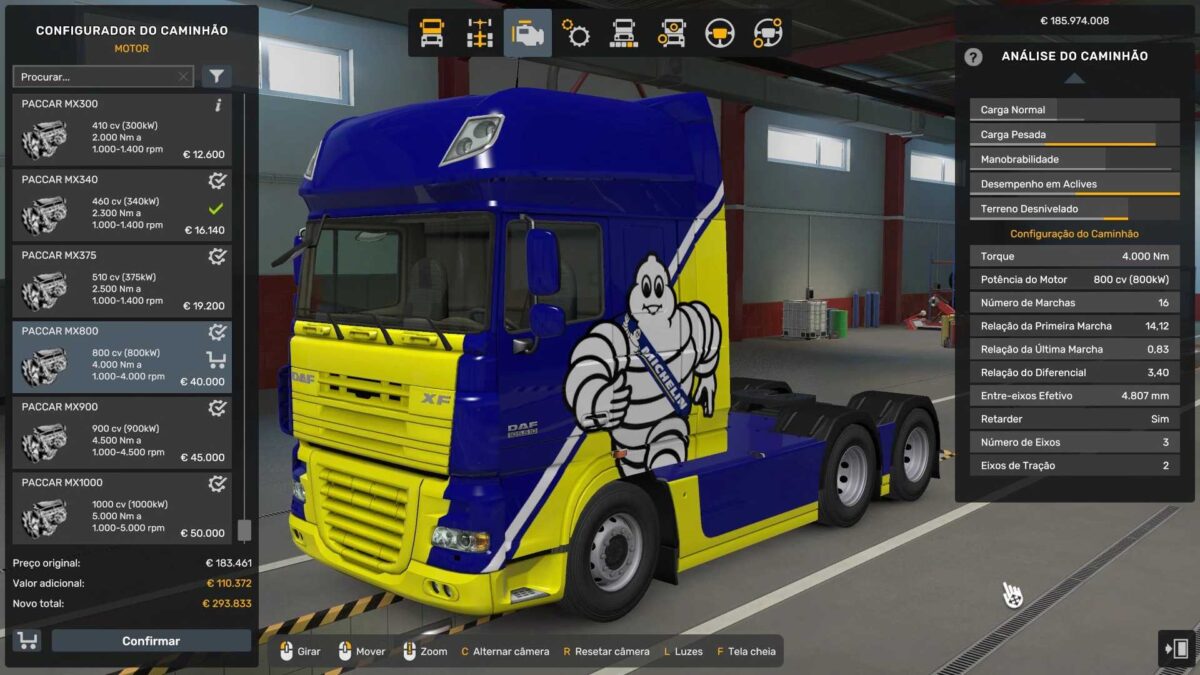Clear the search box with the X
The height and width of the screenshot is (675, 1200).
pos(183,77)
